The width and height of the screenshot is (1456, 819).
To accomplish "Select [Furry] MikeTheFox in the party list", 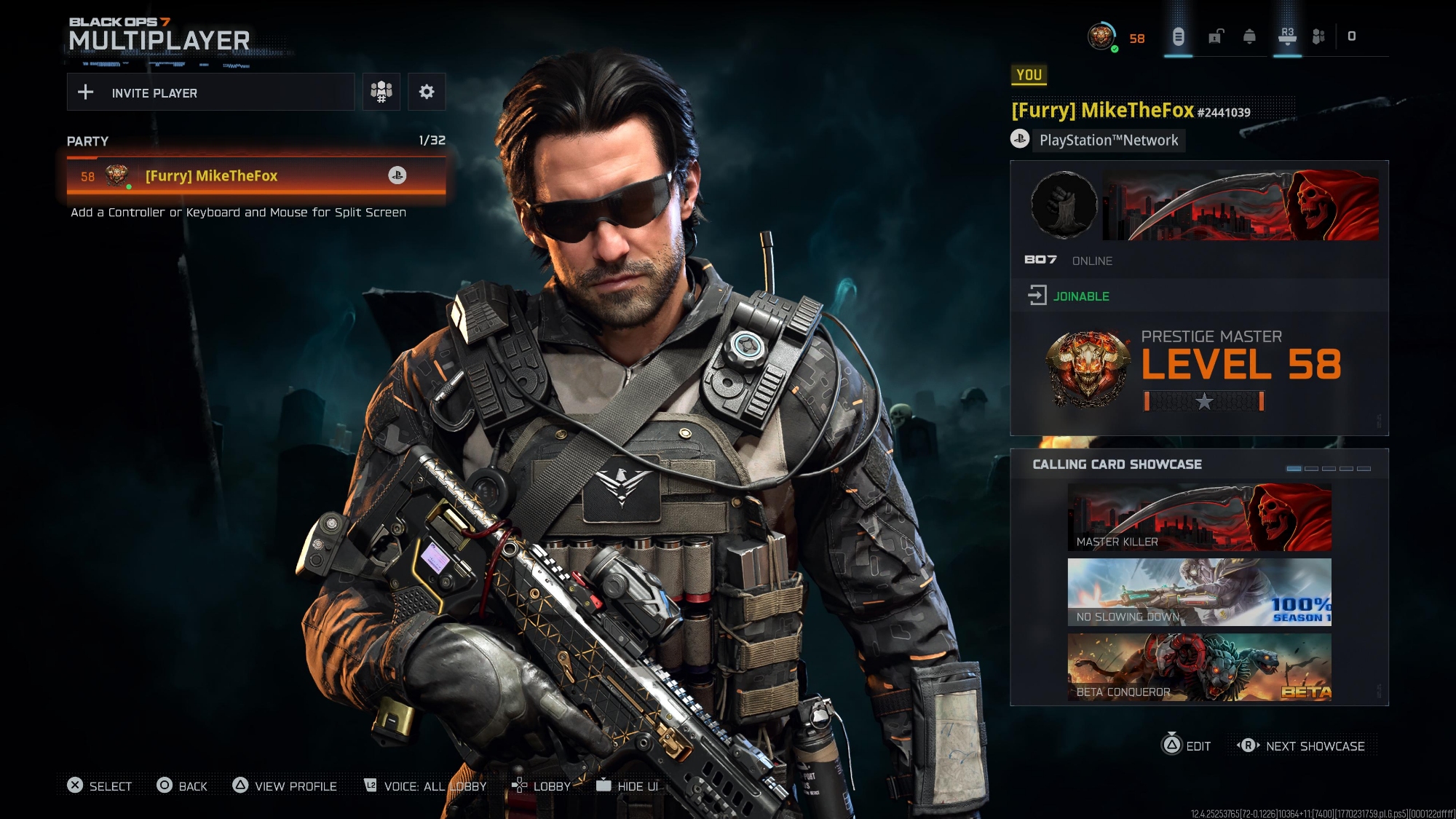I will tap(256, 175).
